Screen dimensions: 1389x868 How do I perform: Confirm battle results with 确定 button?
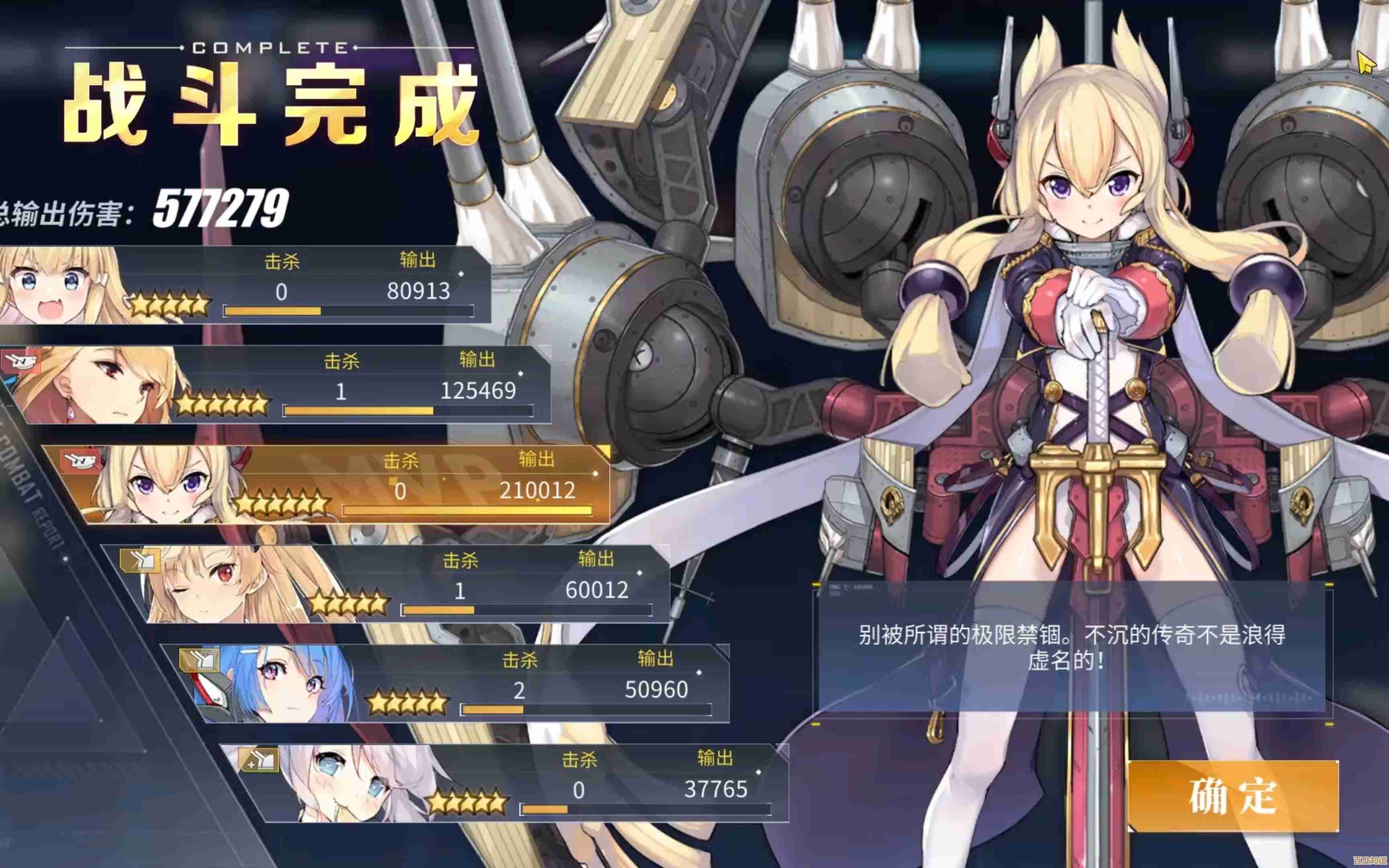pyautogui.click(x=1232, y=796)
